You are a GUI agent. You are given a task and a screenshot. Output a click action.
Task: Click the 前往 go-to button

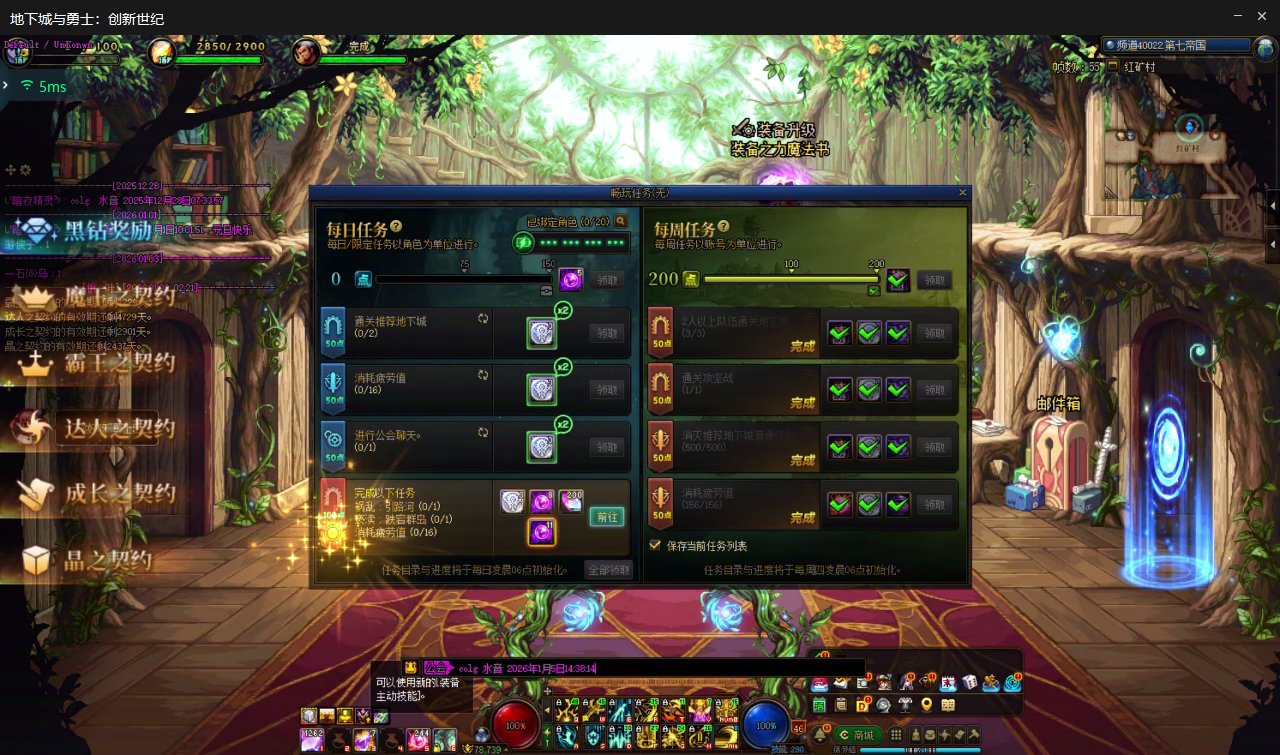606,516
